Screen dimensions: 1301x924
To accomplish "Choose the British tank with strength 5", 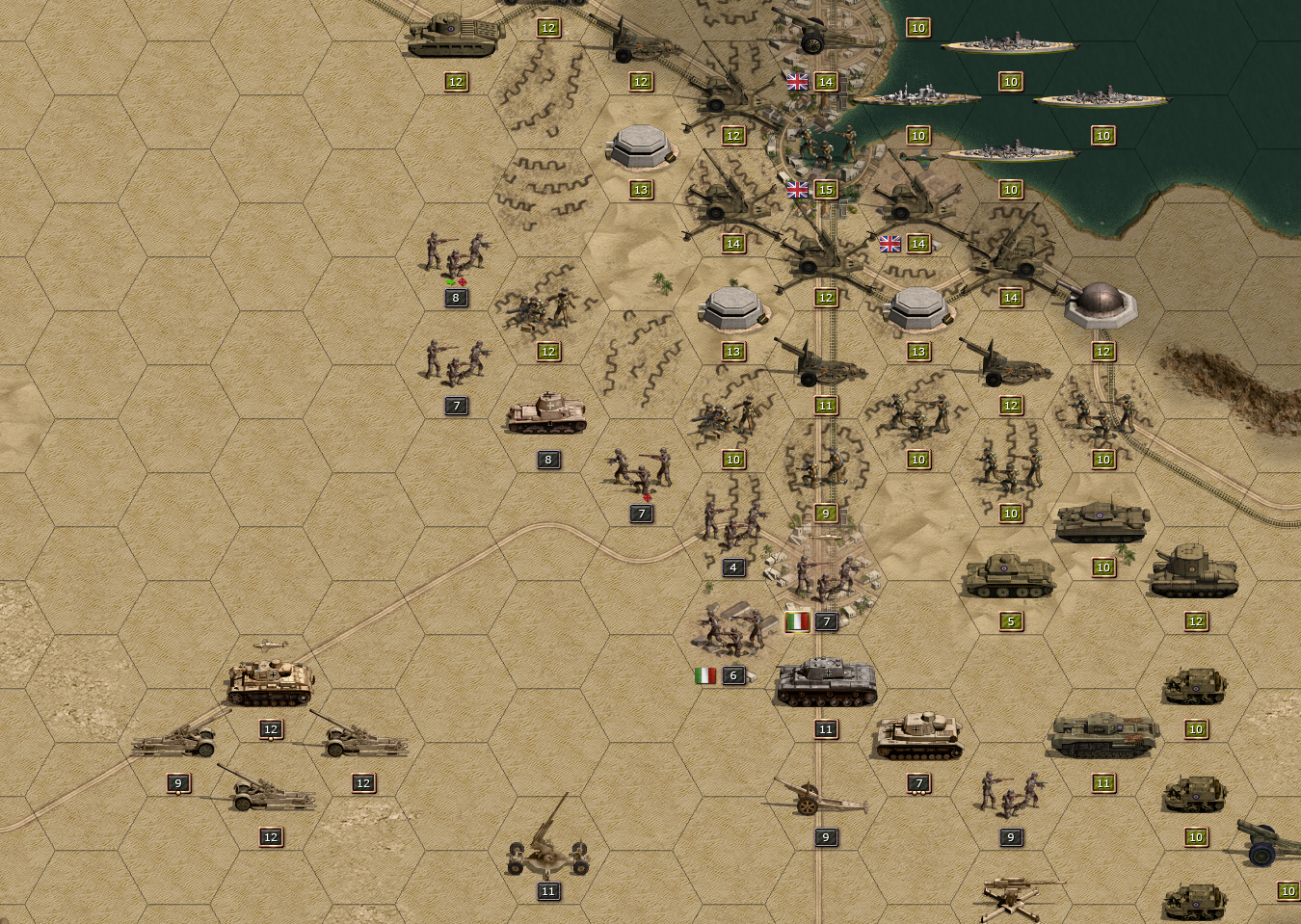I will click(x=1009, y=576).
